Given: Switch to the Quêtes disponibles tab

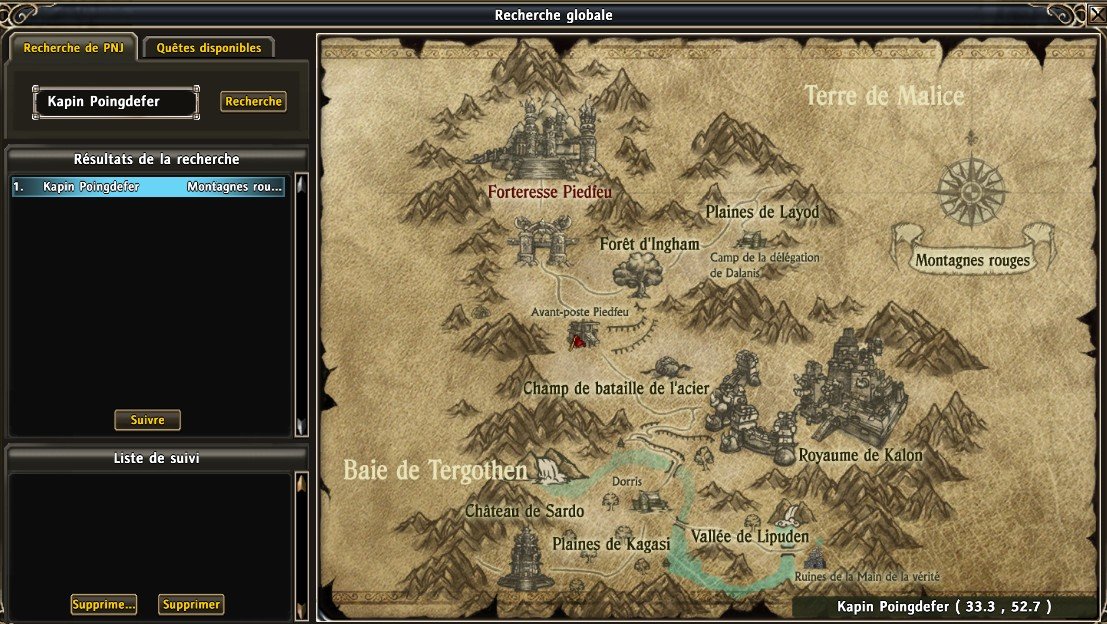Looking at the screenshot, I should coord(208,47).
